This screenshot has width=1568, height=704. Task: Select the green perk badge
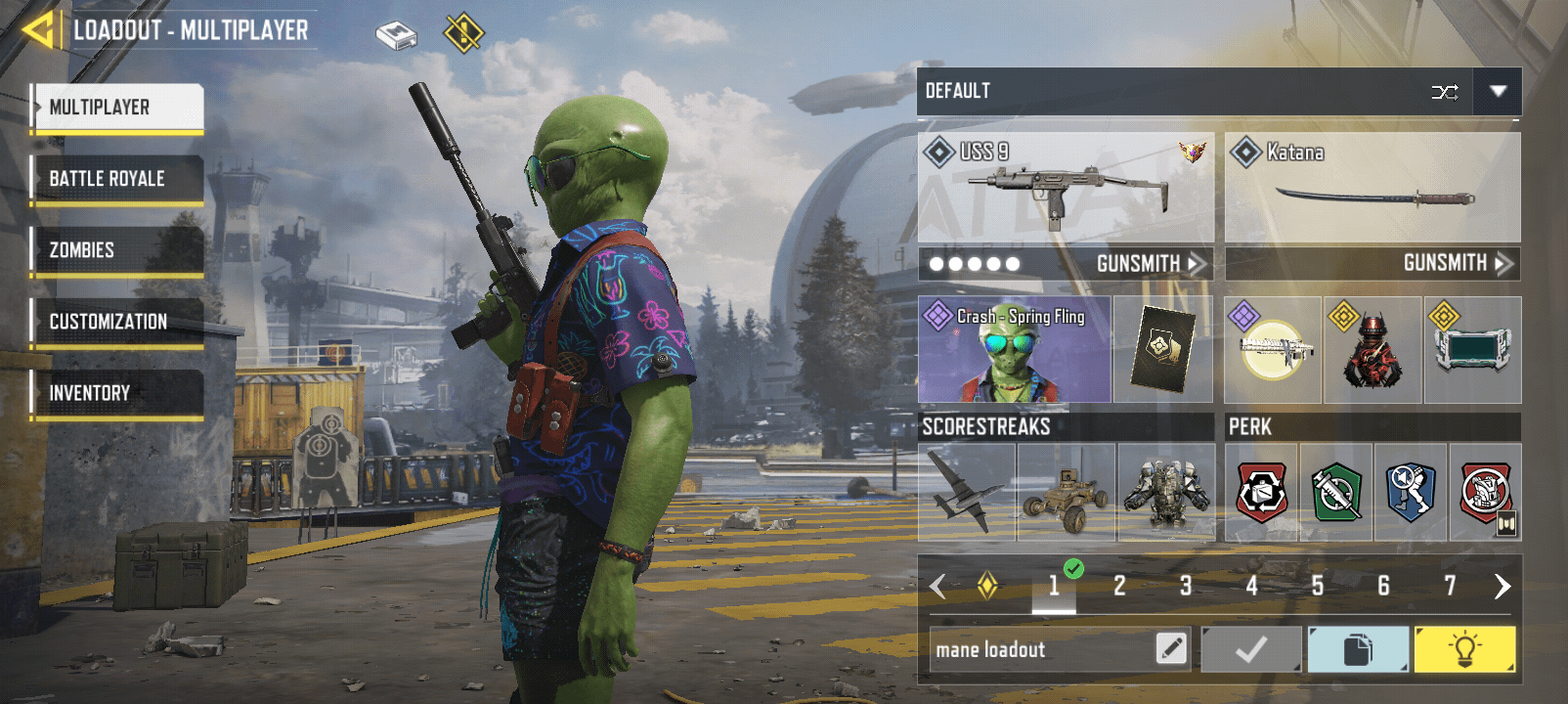click(x=1336, y=492)
